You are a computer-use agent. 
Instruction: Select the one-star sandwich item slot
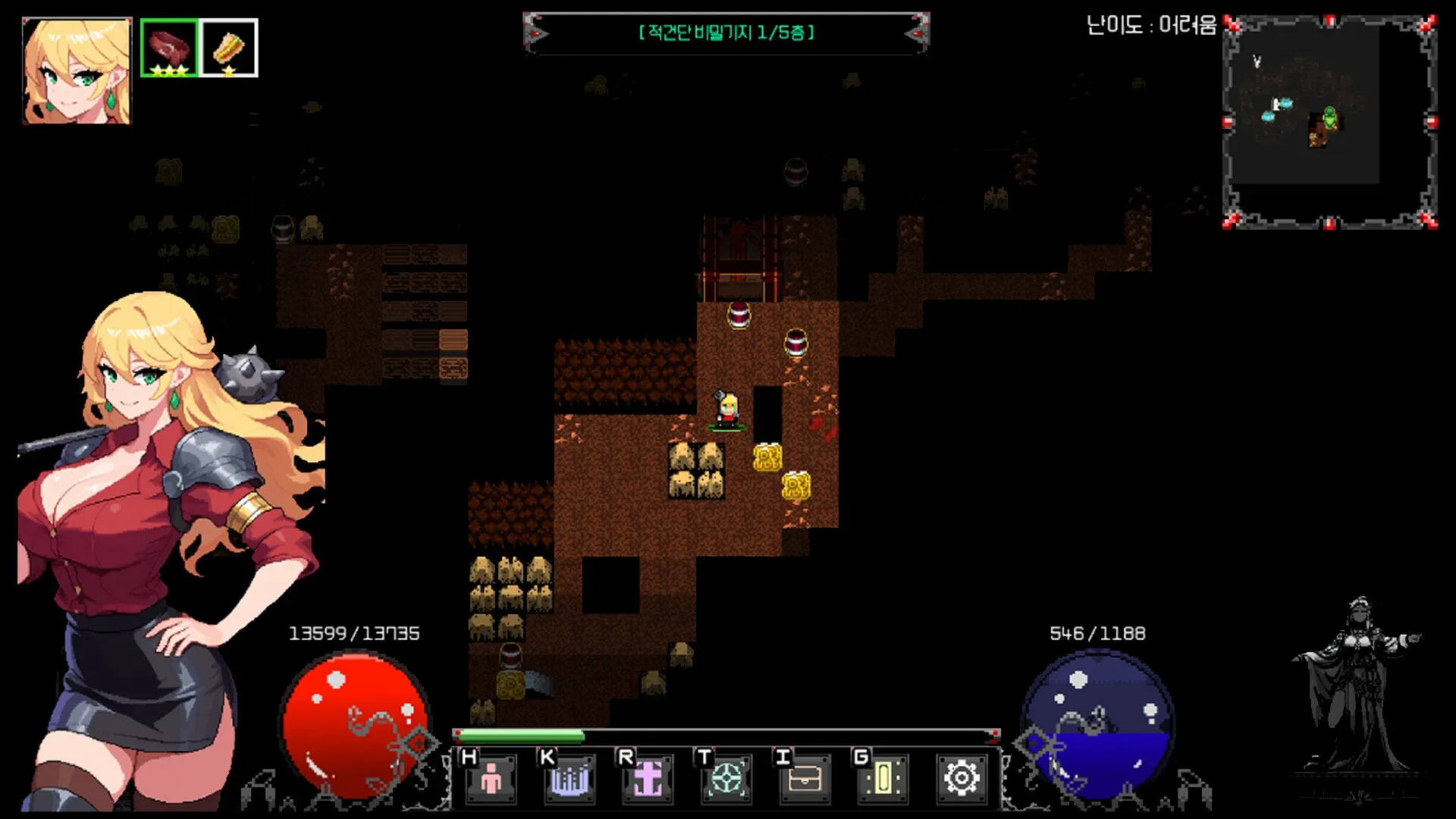coord(229,48)
